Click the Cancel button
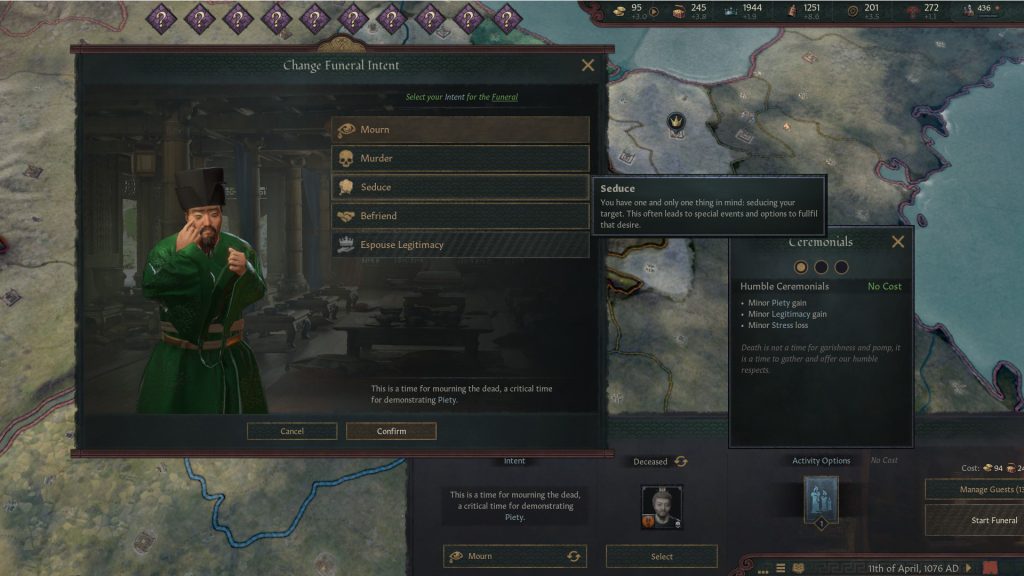1024x576 pixels. (292, 431)
